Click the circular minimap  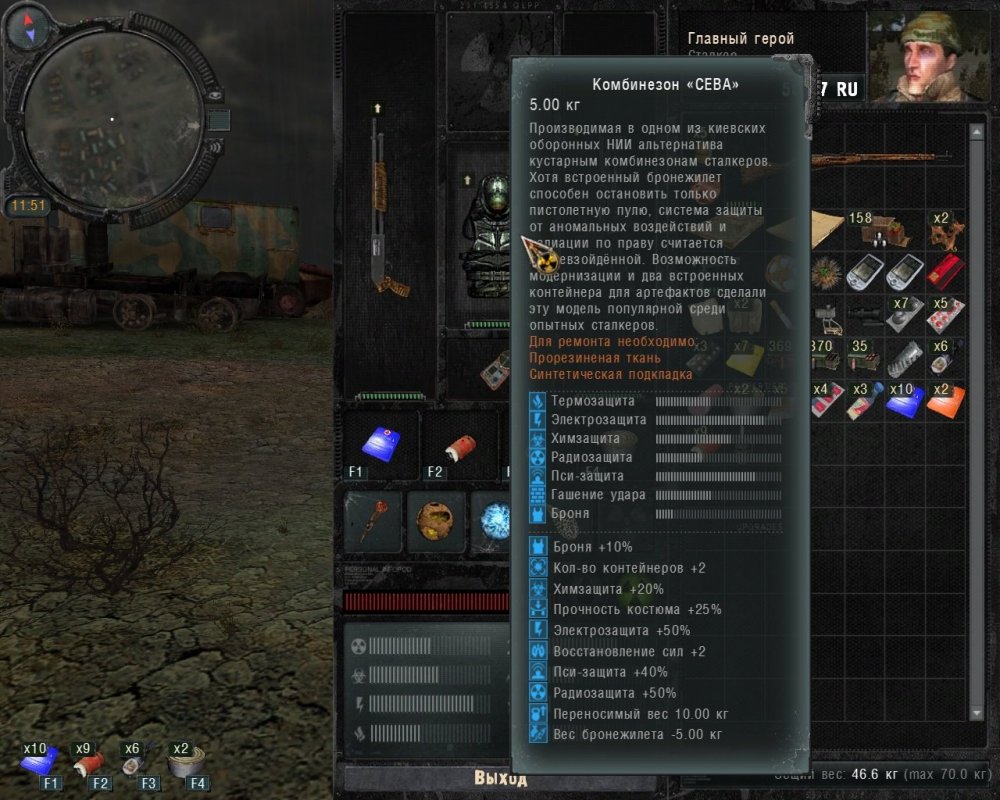click(112, 120)
